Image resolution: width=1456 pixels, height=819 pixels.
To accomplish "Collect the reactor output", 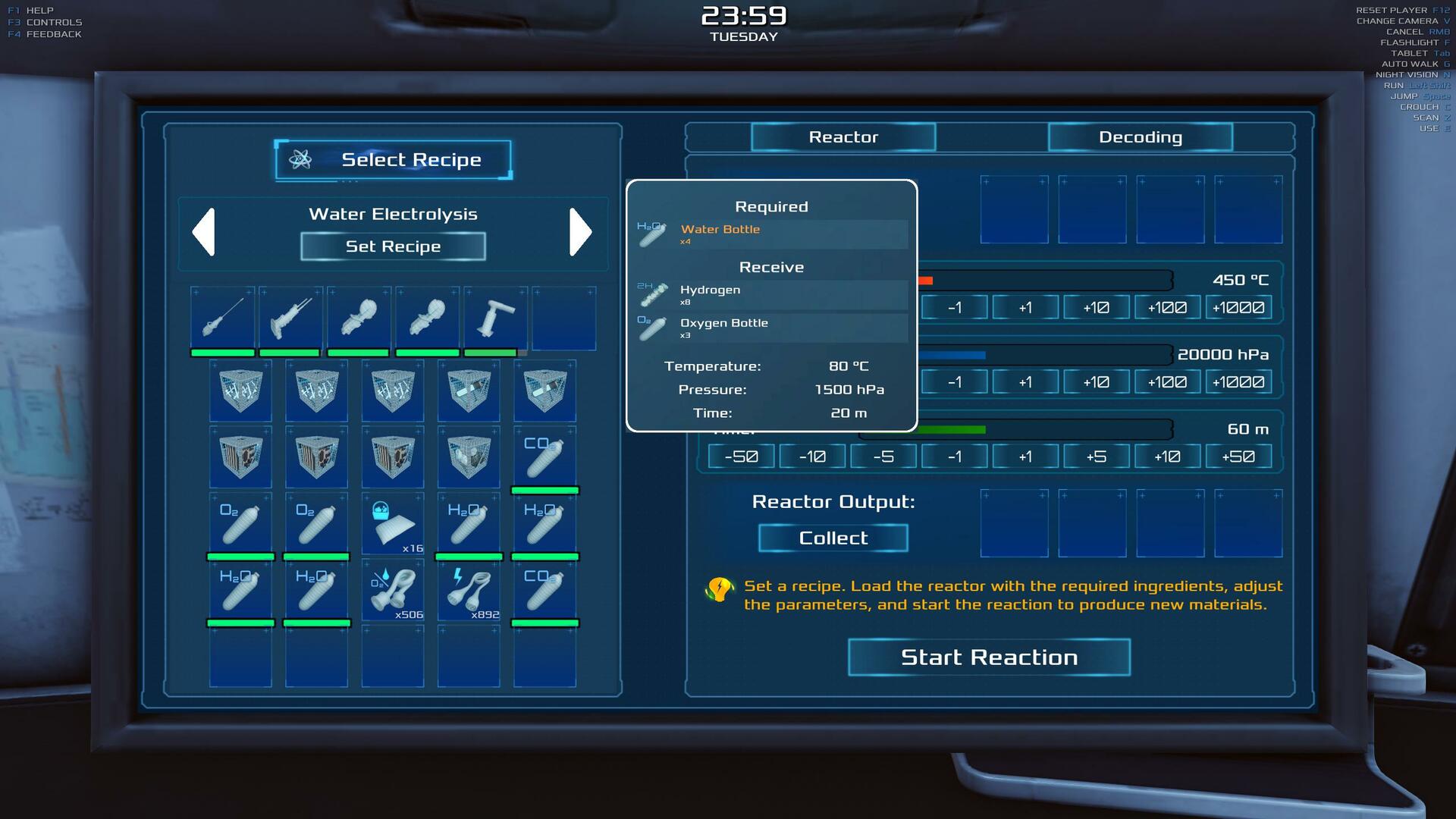I will pos(833,538).
